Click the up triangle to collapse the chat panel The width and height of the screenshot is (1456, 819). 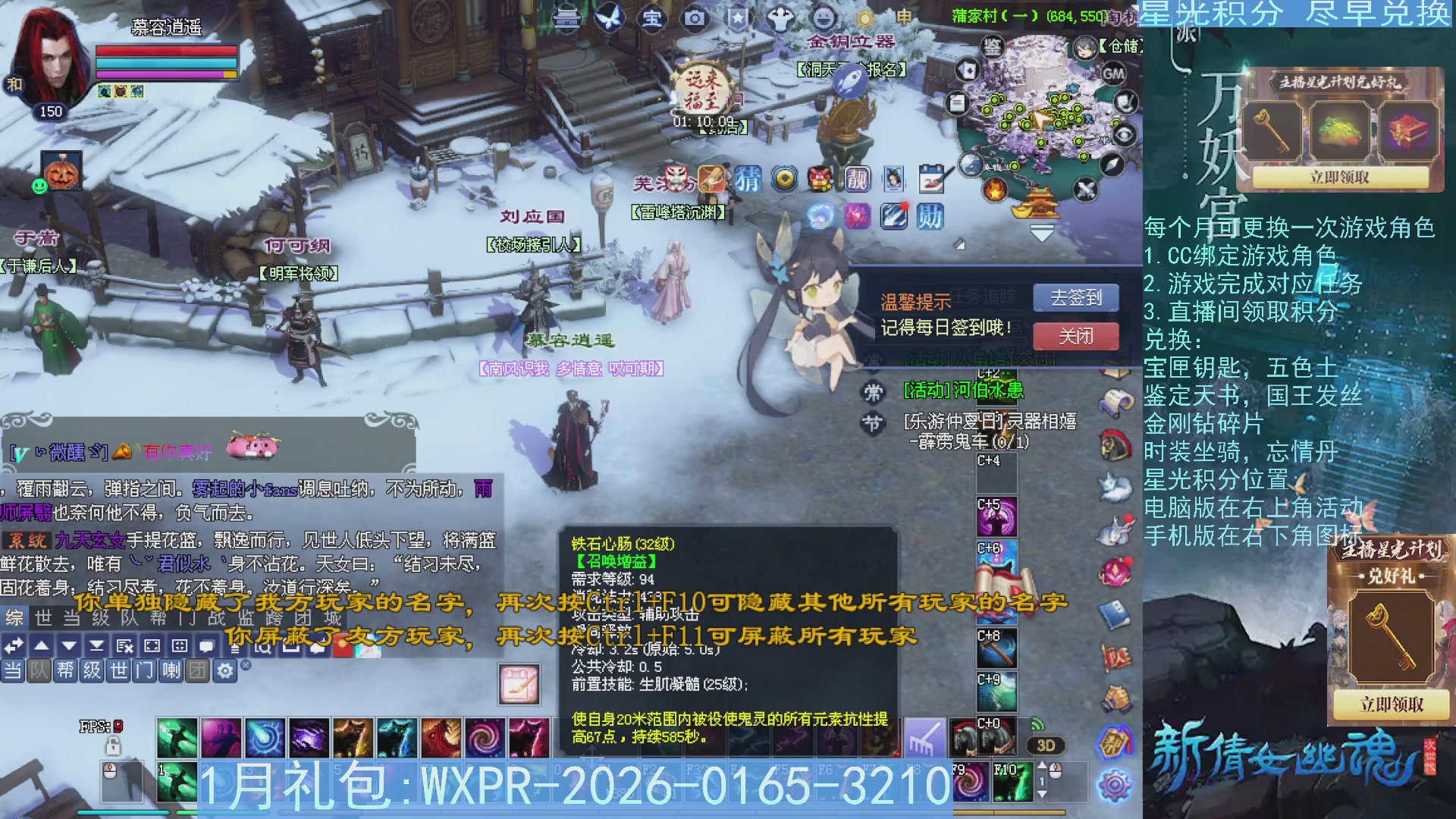click(42, 646)
